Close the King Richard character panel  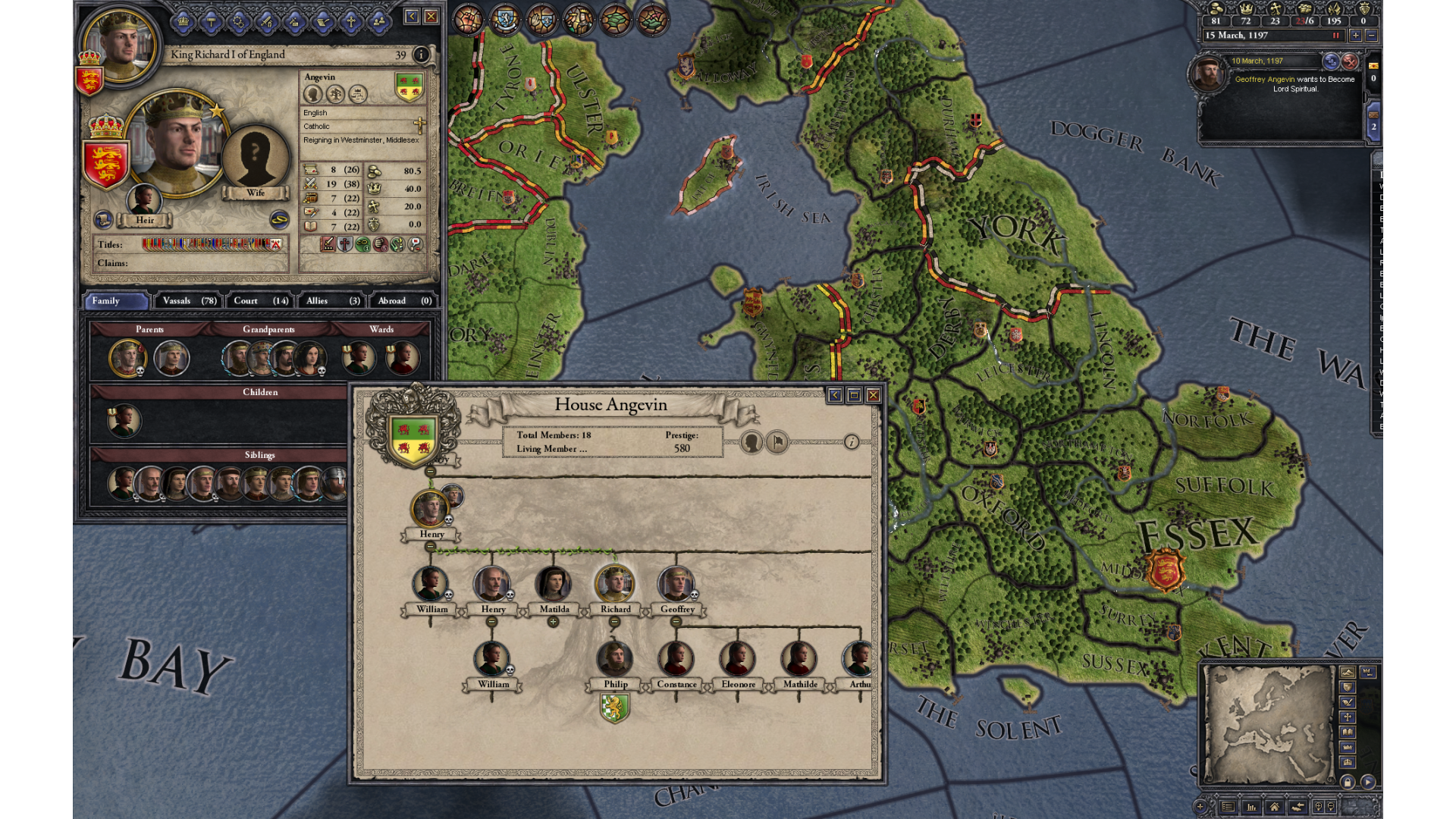pos(431,16)
